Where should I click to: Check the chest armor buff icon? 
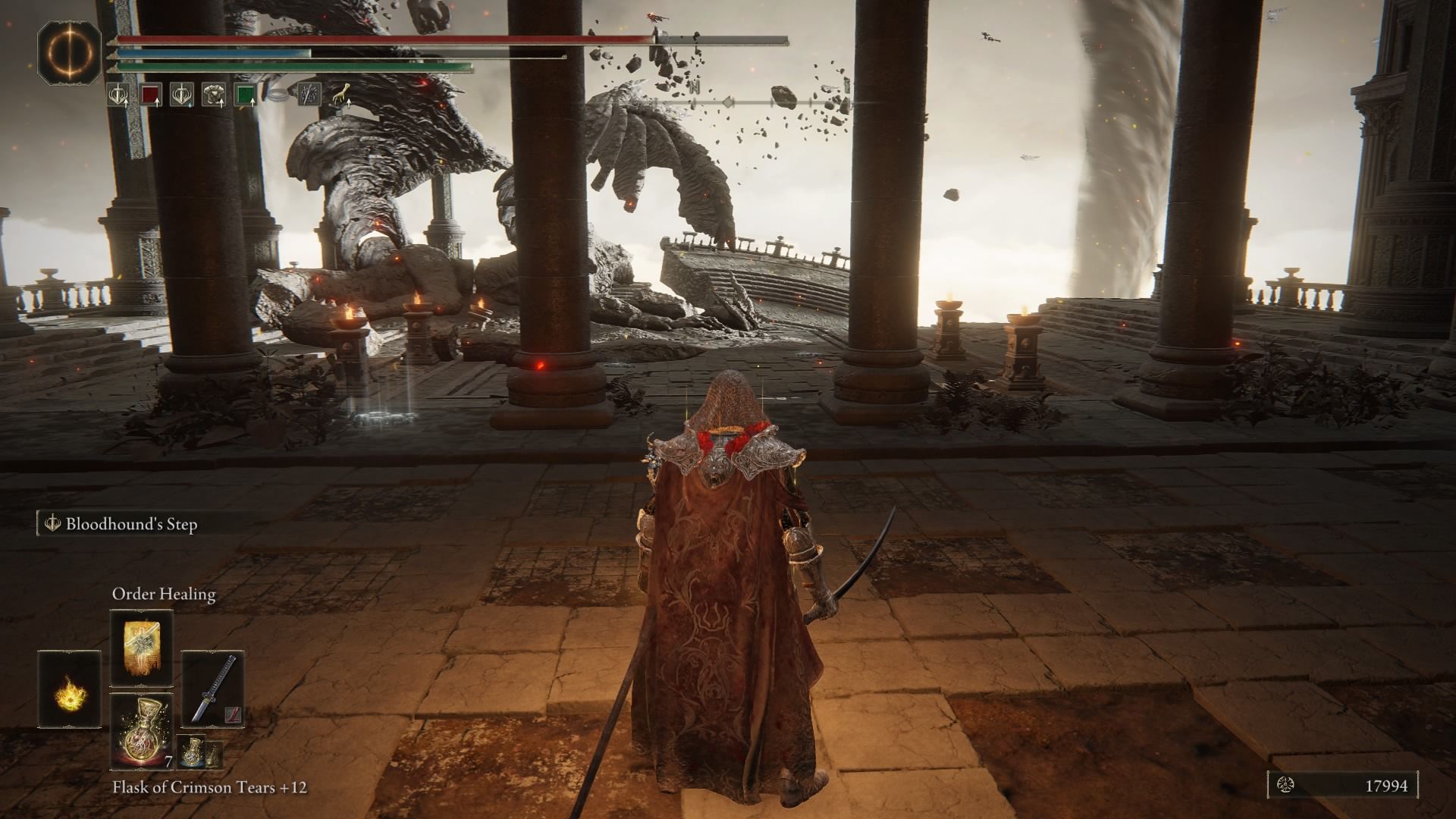click(214, 95)
